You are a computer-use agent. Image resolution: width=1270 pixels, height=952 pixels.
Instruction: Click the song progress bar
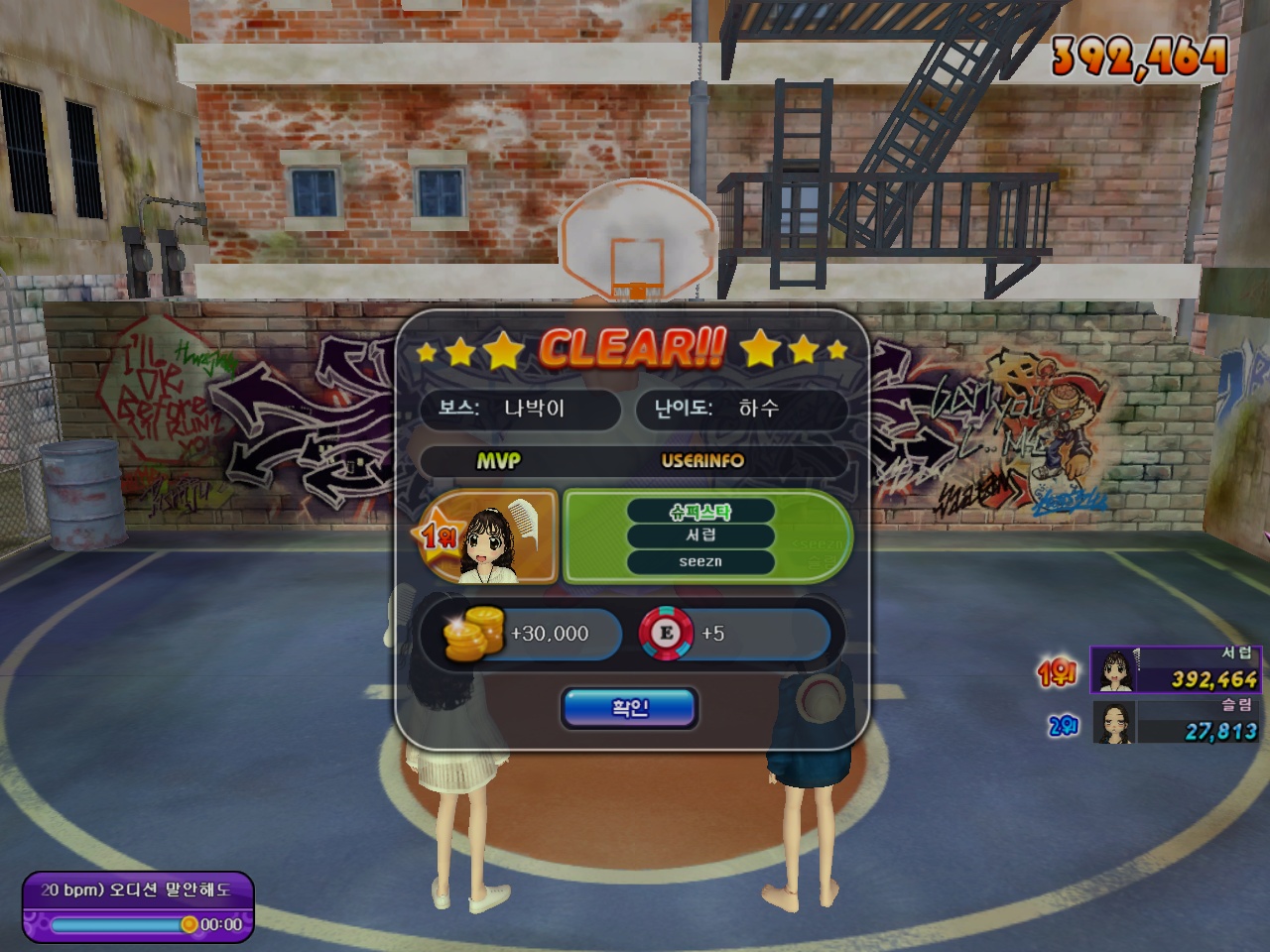click(119, 924)
